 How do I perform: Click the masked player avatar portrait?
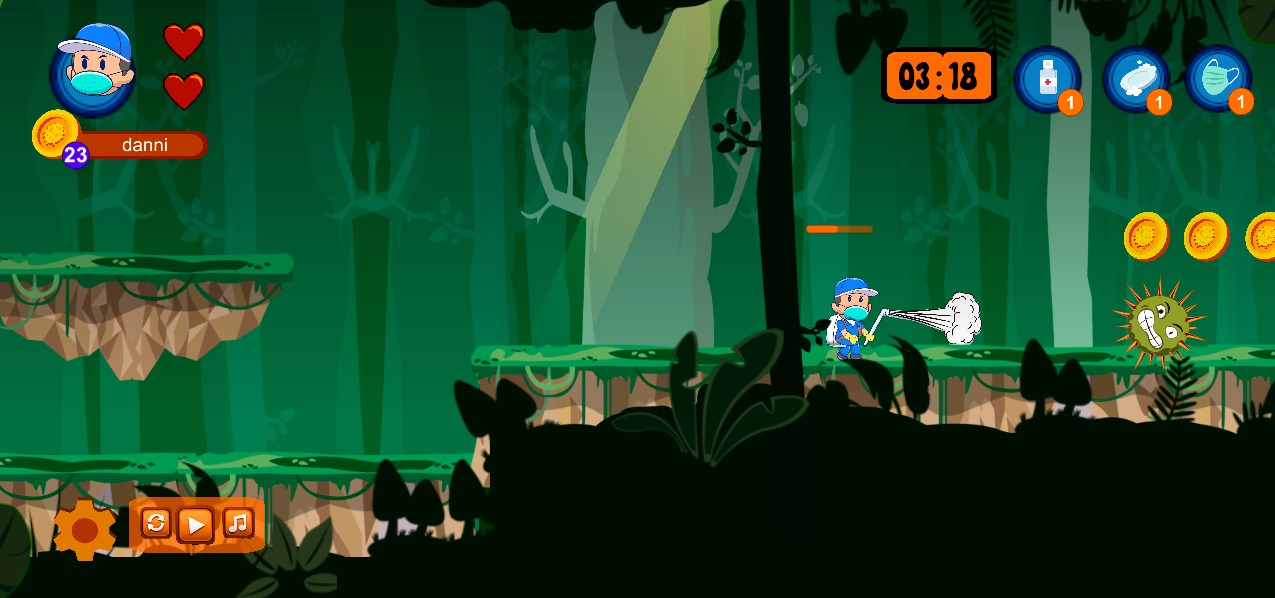pos(92,72)
